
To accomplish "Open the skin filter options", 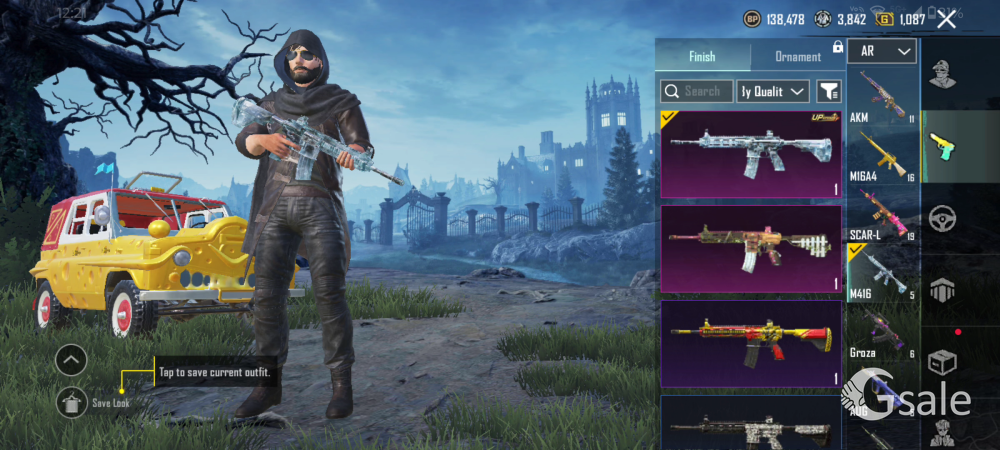I will tap(829, 91).
